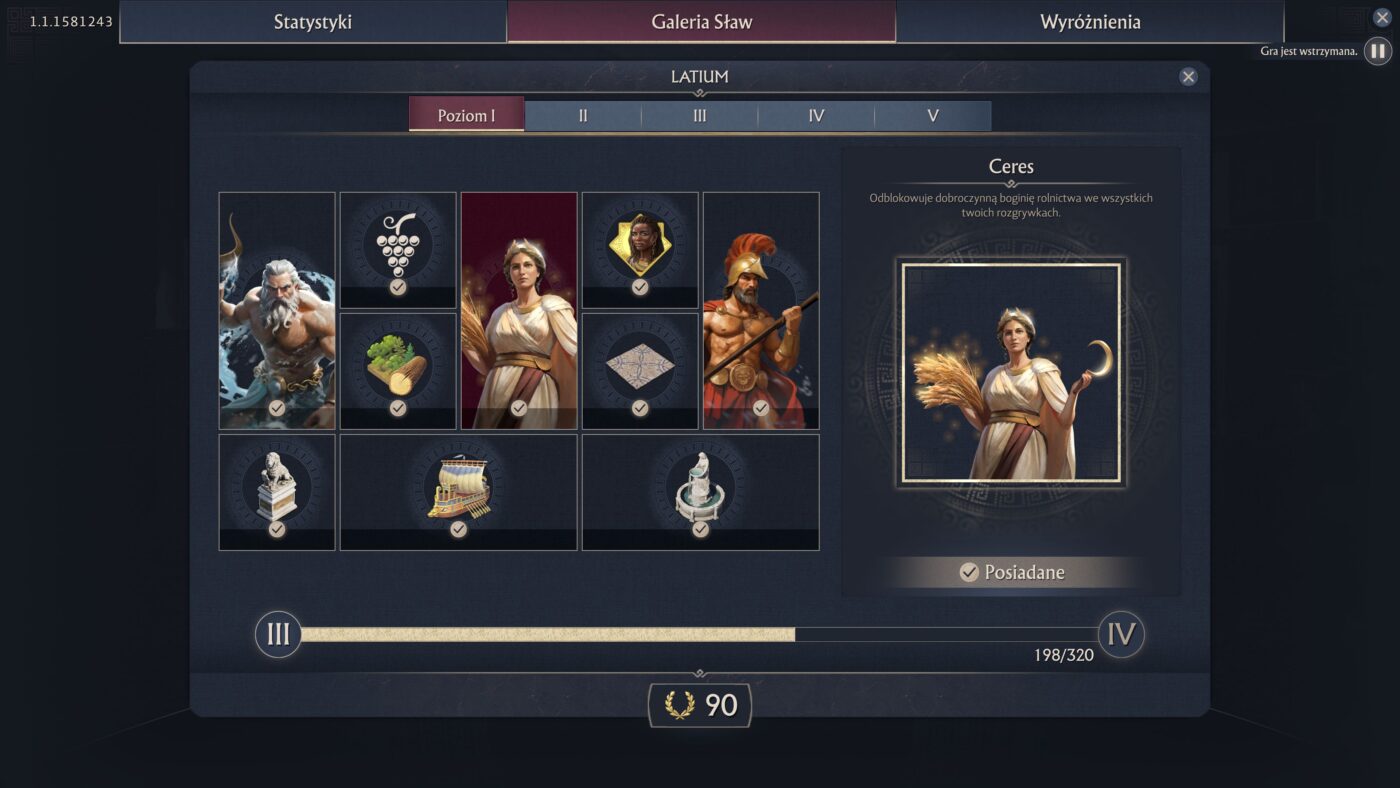Select the fountain statue reward tile

coord(700,491)
